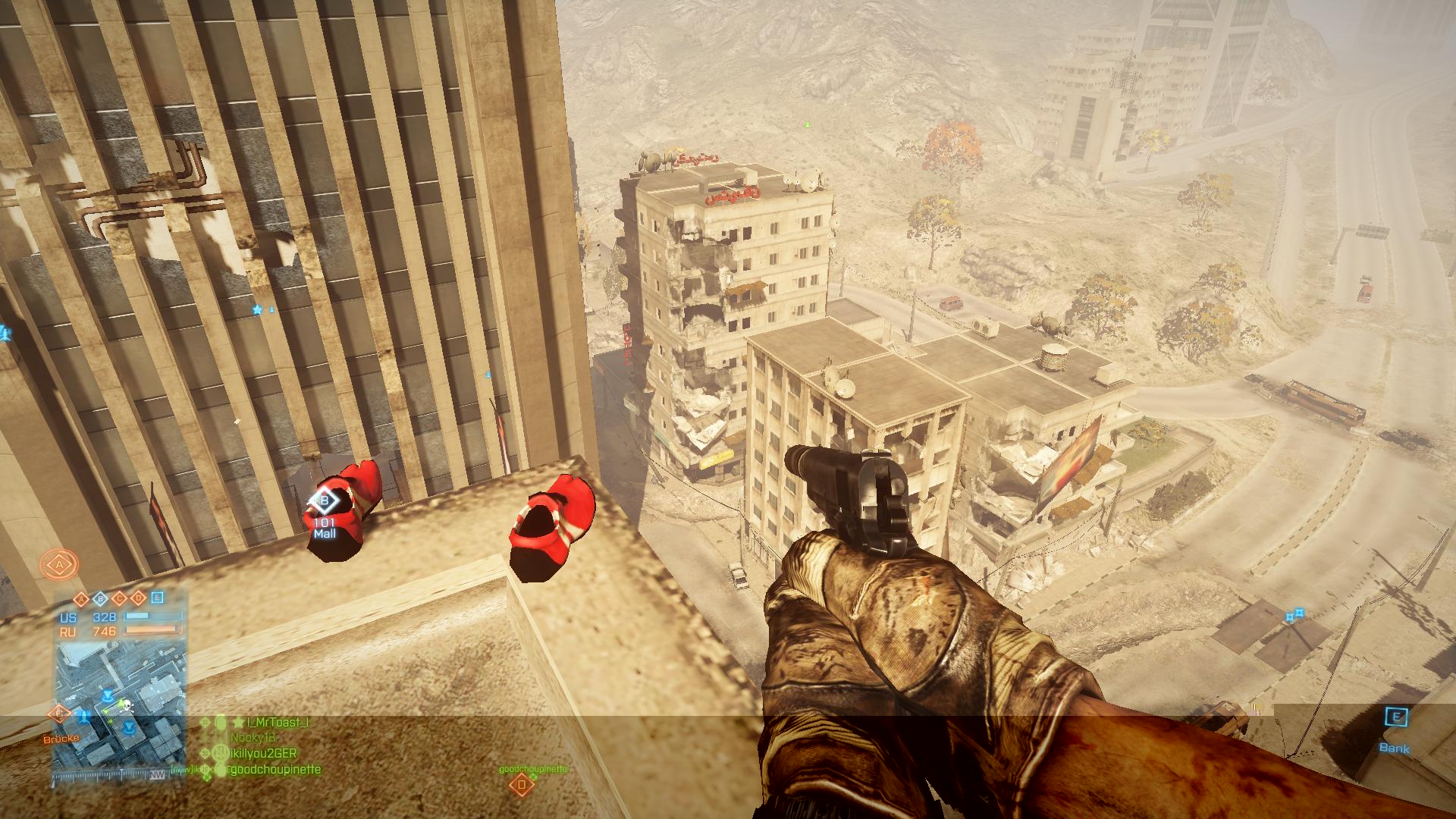Image resolution: width=1456 pixels, height=819 pixels.
Task: Click the blue E flag status icon above the score
Action: [x=157, y=598]
